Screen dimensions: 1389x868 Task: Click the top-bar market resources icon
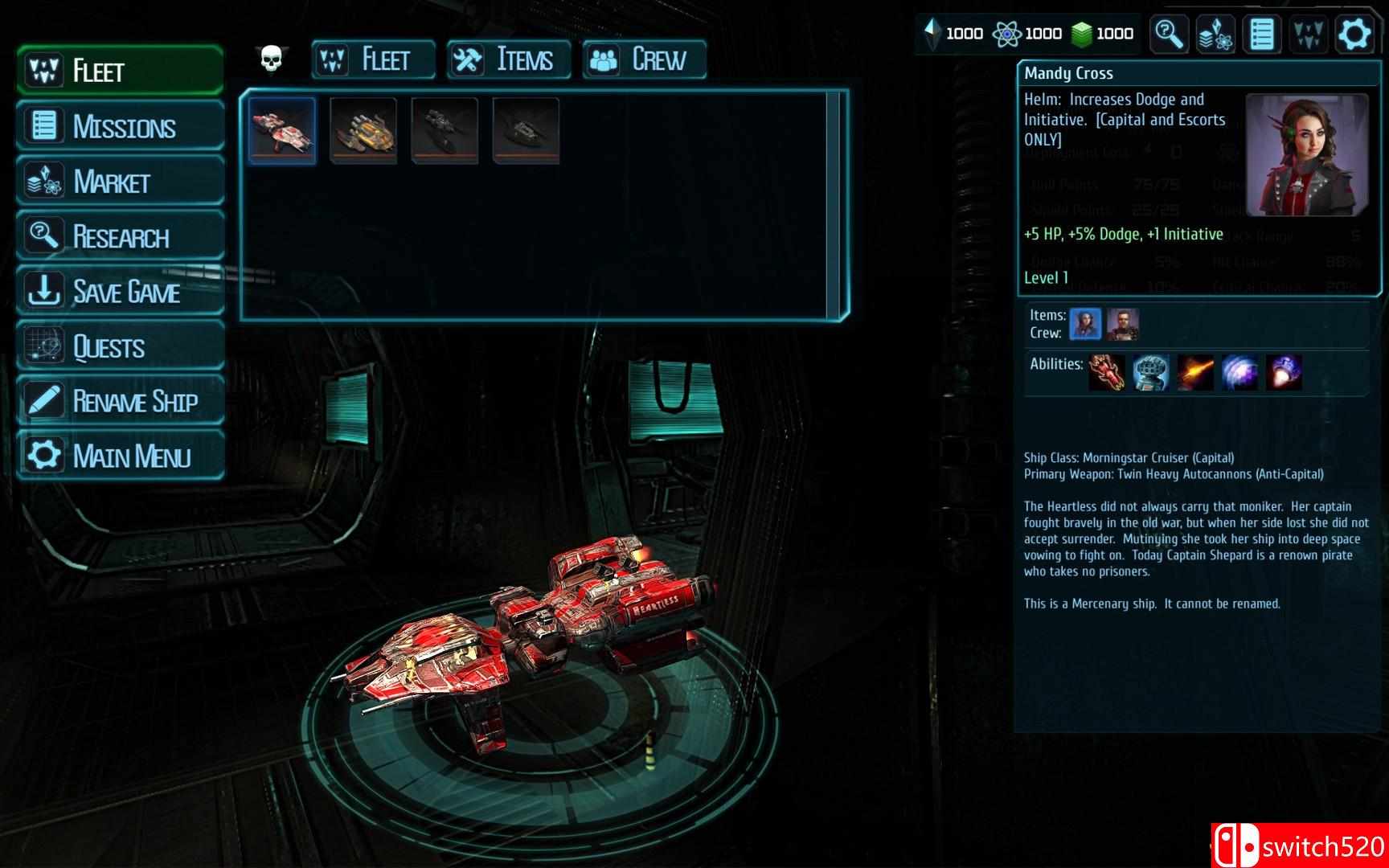[1215, 35]
